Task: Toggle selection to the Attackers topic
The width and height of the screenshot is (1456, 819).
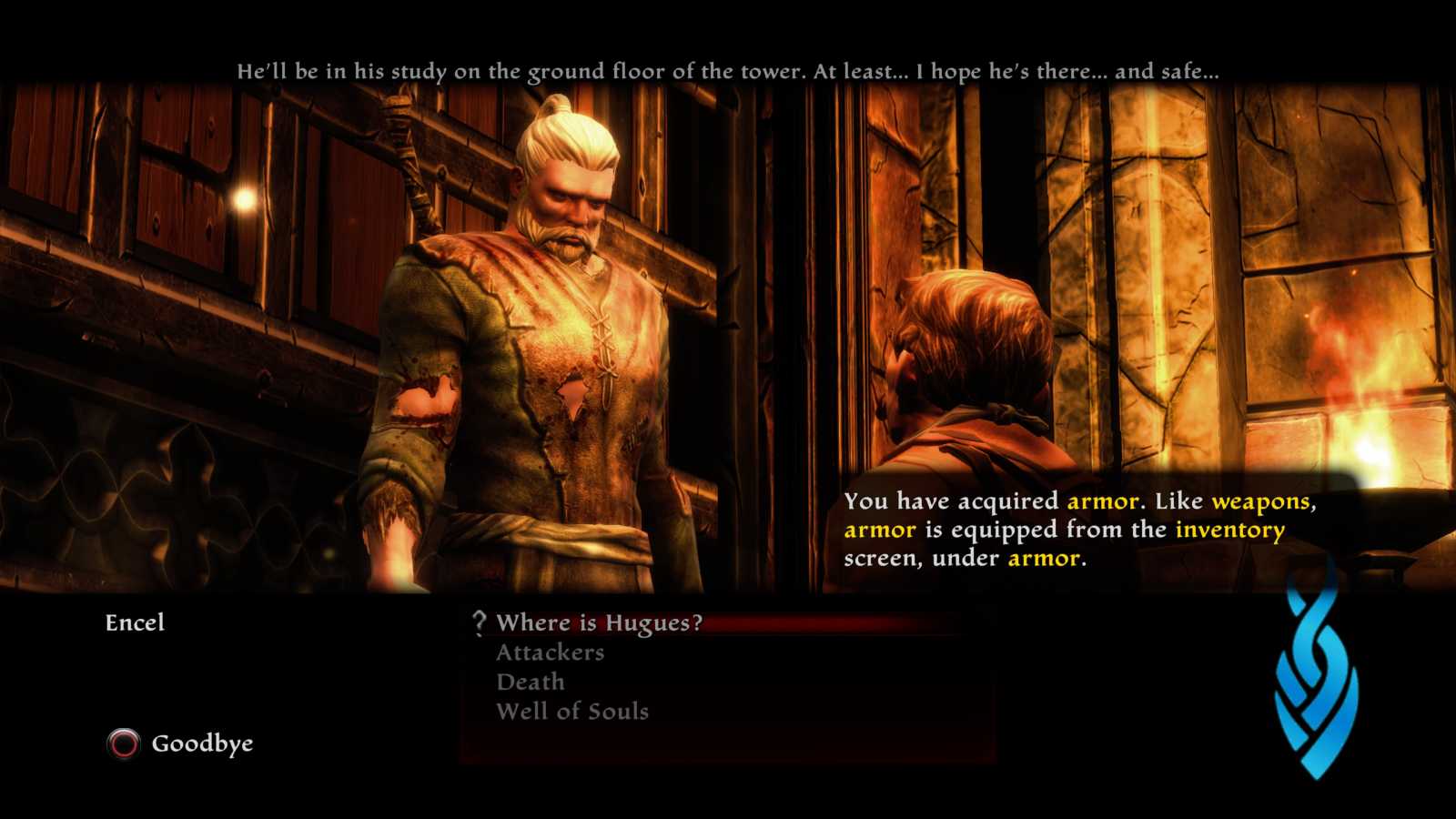Action: click(x=549, y=652)
